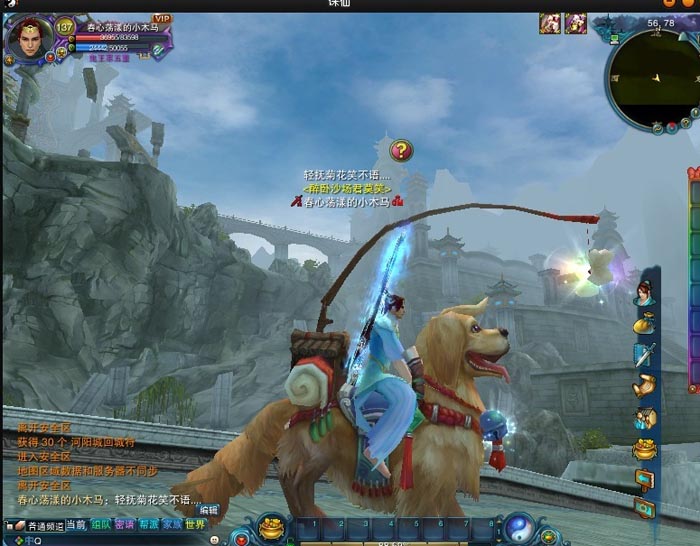Image resolution: width=700 pixels, height=546 pixels.
Task: Open the 普通频道 channel selector
Action: pyautogui.click(x=38, y=525)
